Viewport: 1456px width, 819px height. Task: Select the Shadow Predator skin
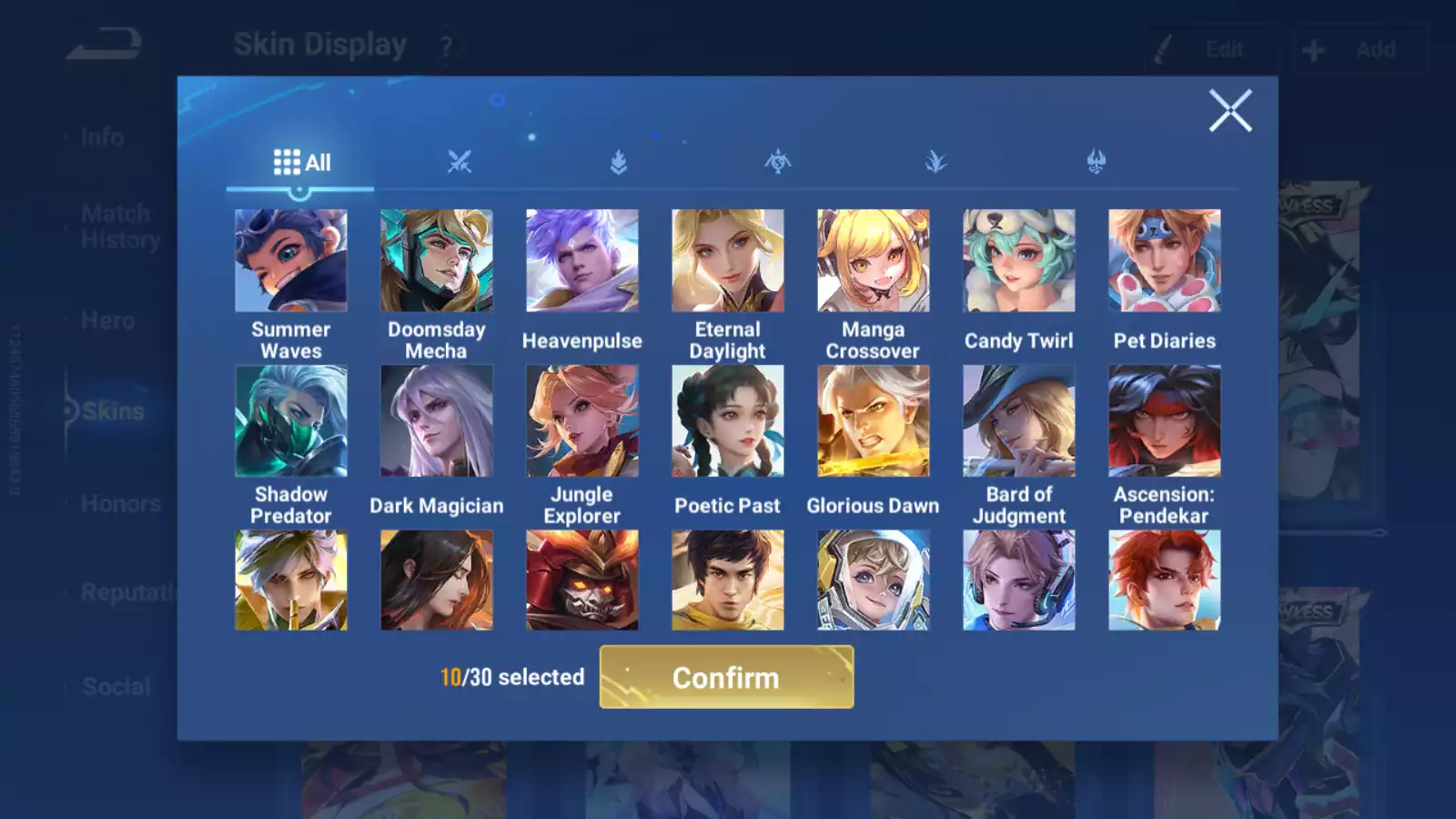291,421
